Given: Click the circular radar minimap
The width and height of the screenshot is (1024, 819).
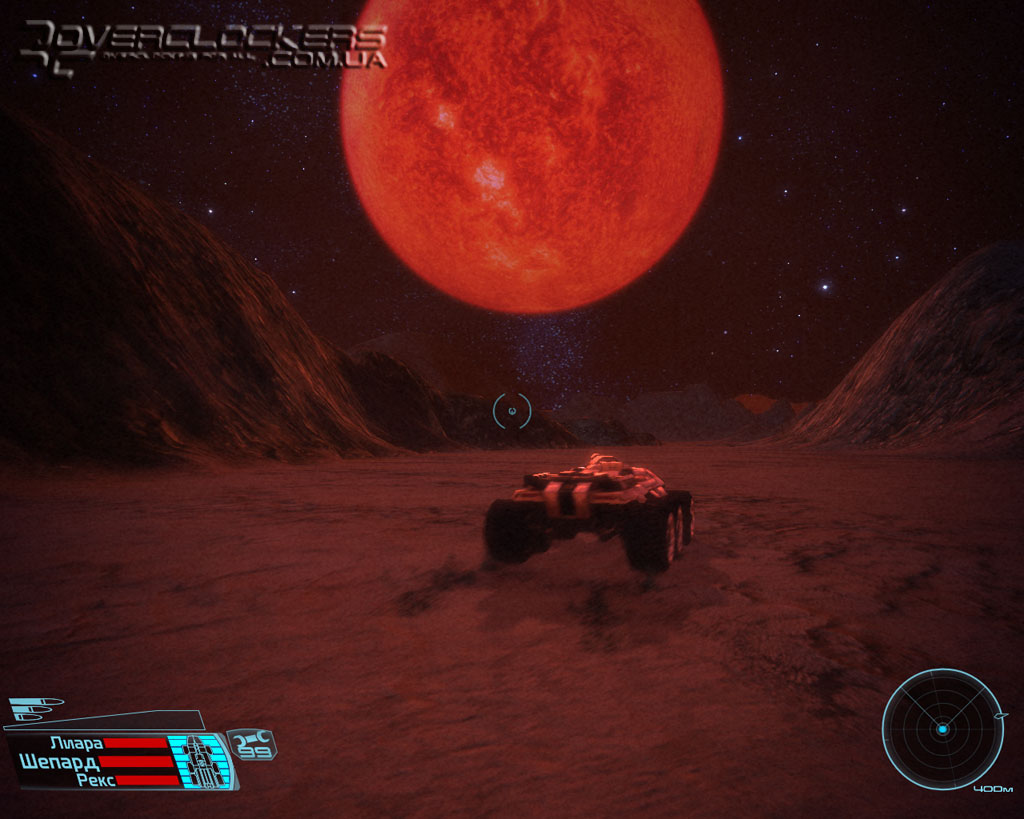Looking at the screenshot, I should [942, 728].
